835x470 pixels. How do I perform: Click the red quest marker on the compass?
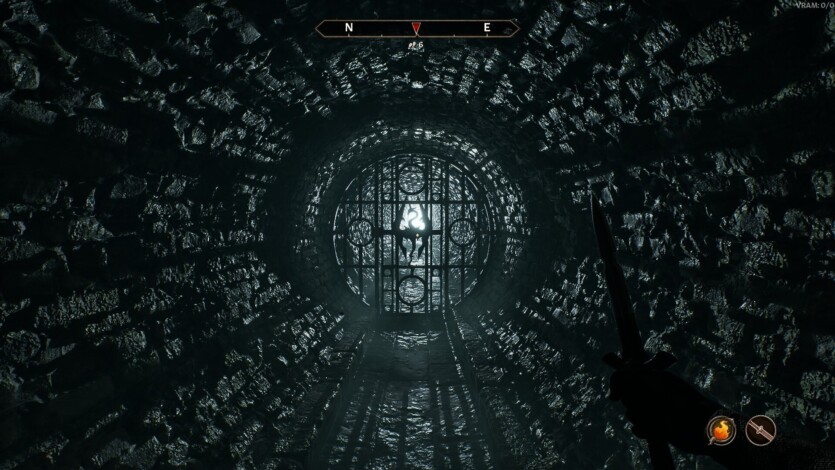tap(417, 28)
